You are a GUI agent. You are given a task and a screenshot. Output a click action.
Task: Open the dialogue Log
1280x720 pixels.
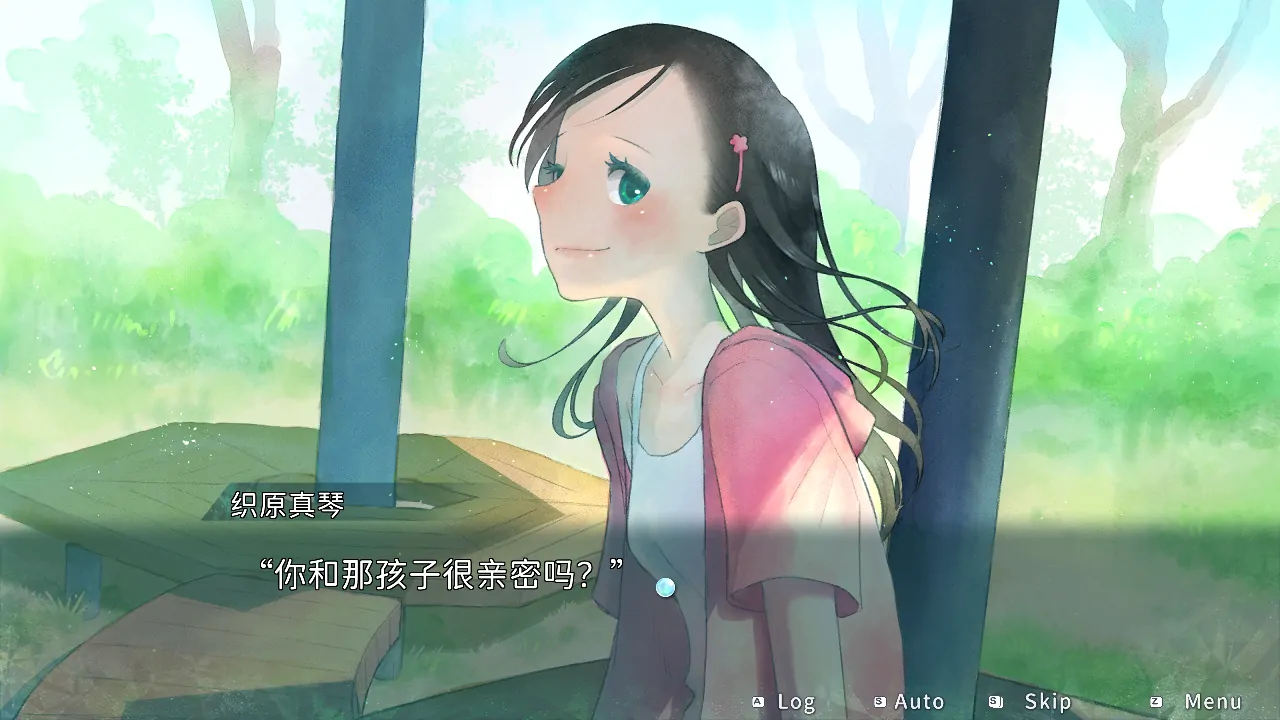tap(786, 702)
